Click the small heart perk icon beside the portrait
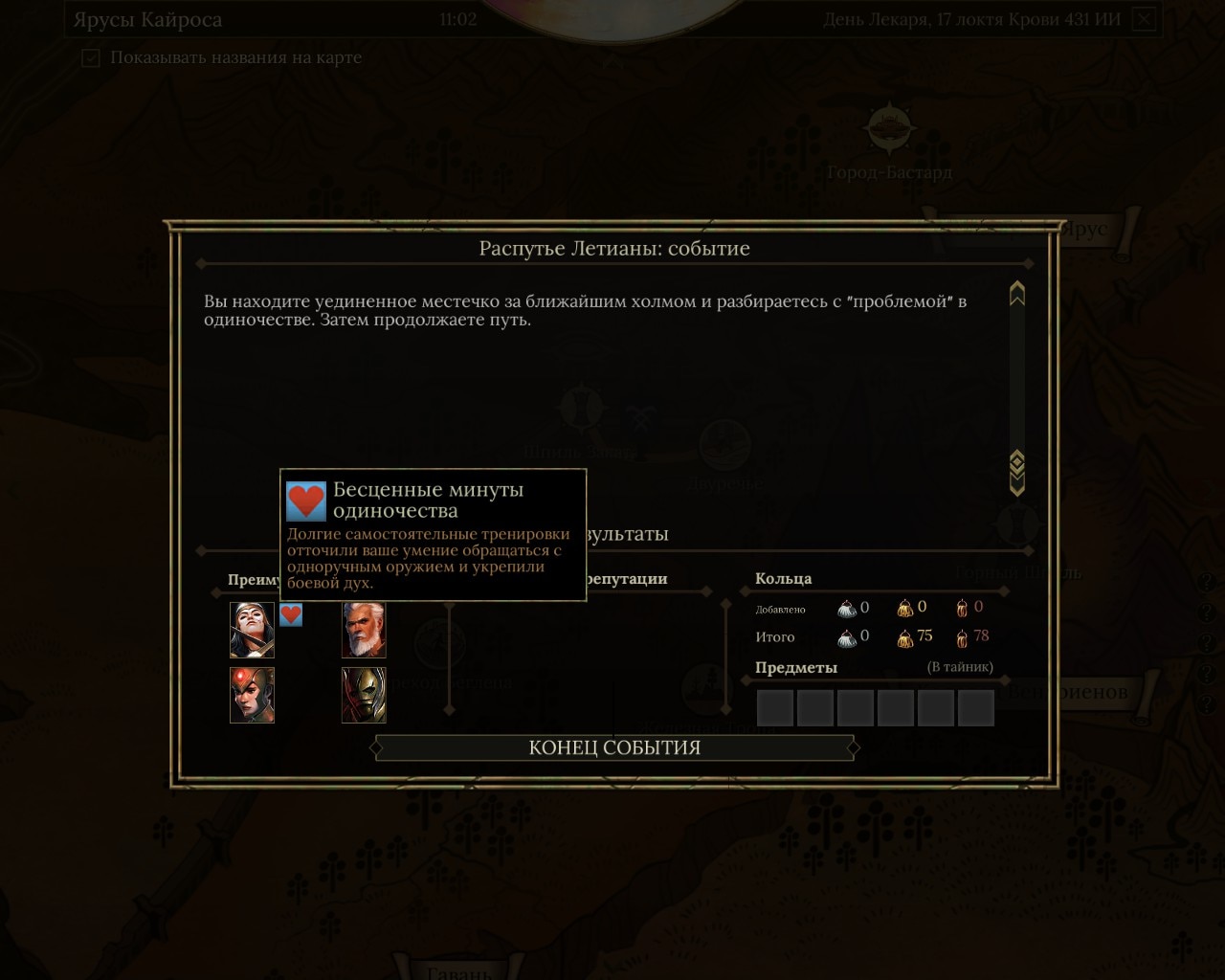The width and height of the screenshot is (1225, 980). 291,615
